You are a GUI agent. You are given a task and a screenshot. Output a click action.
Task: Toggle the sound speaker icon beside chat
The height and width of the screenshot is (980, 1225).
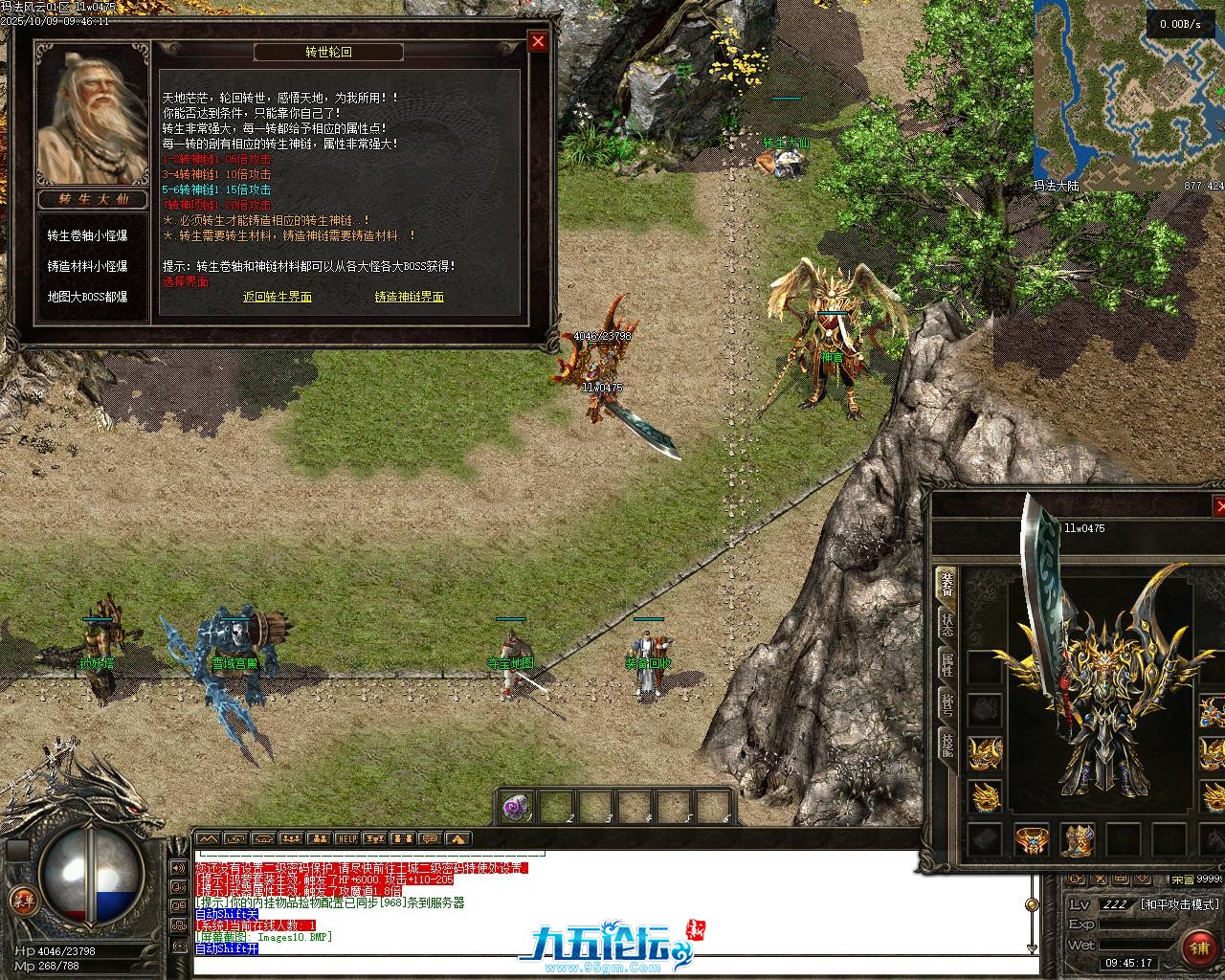[179, 868]
